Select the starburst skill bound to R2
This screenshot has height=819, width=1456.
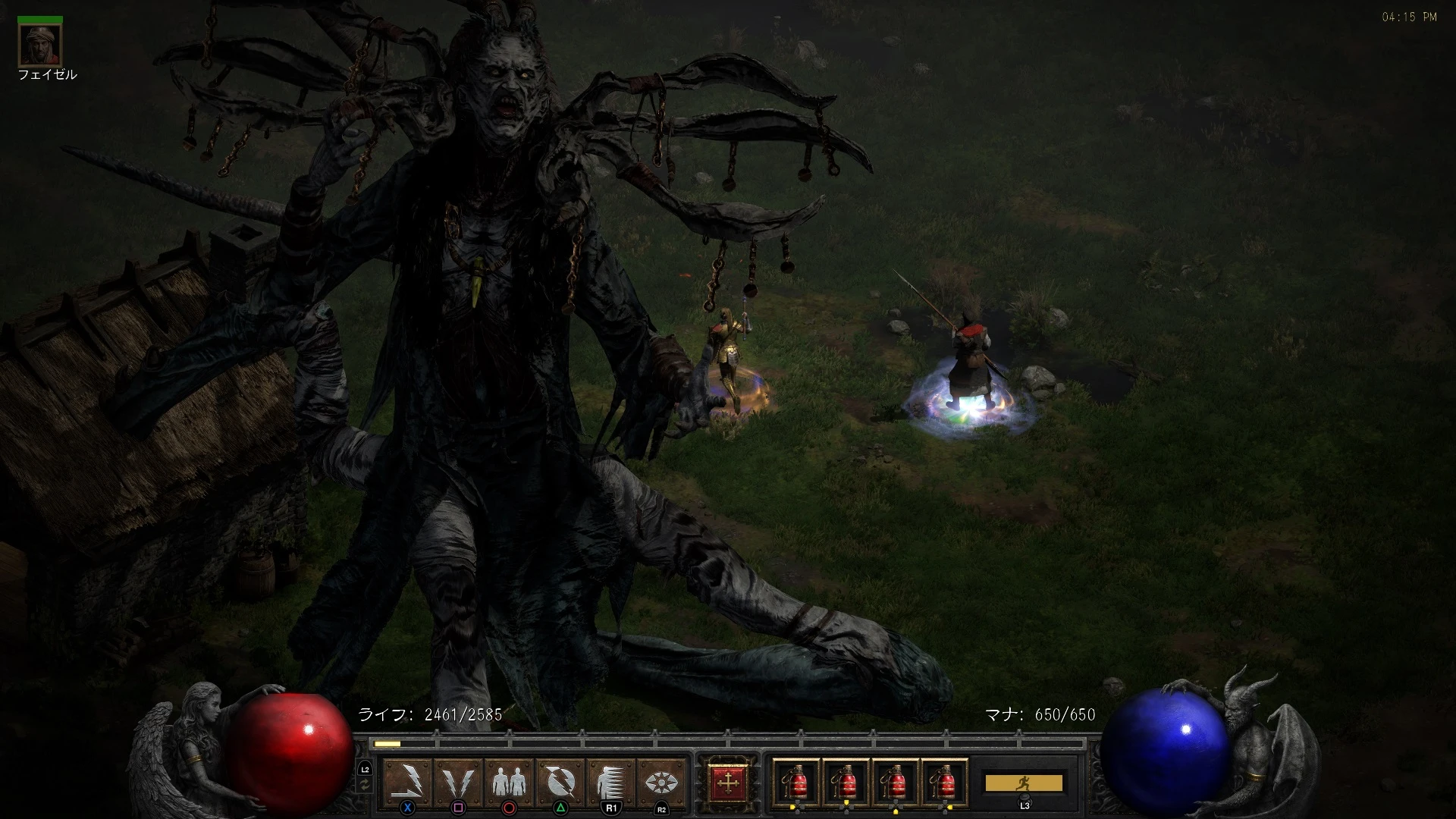pos(661,780)
